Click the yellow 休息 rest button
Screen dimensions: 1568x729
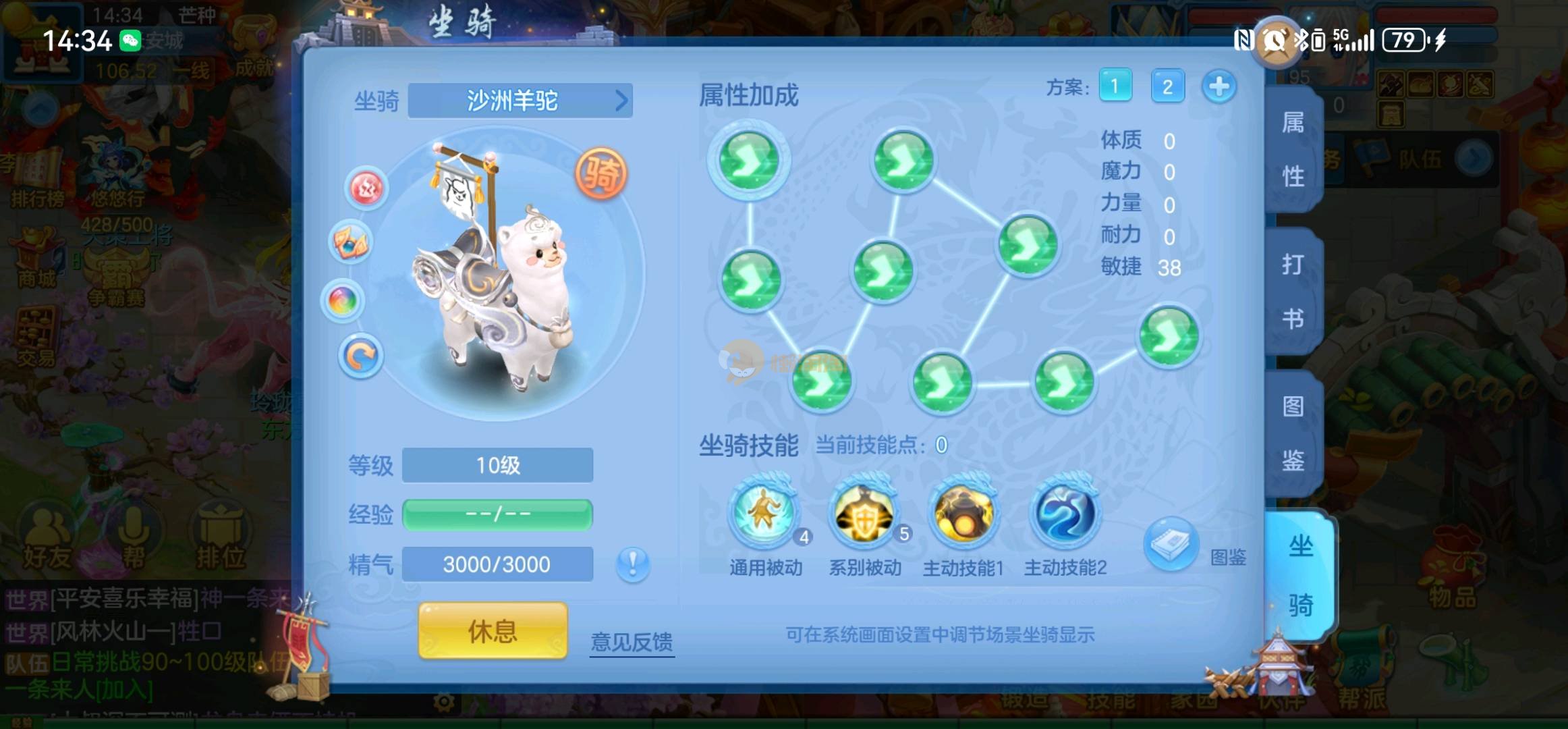click(x=493, y=631)
